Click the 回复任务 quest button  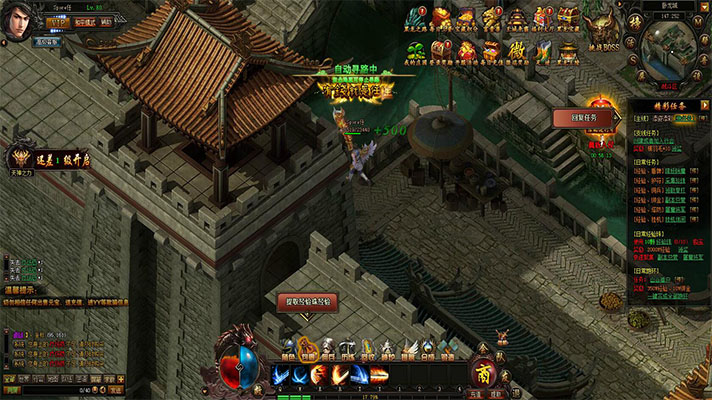(581, 118)
